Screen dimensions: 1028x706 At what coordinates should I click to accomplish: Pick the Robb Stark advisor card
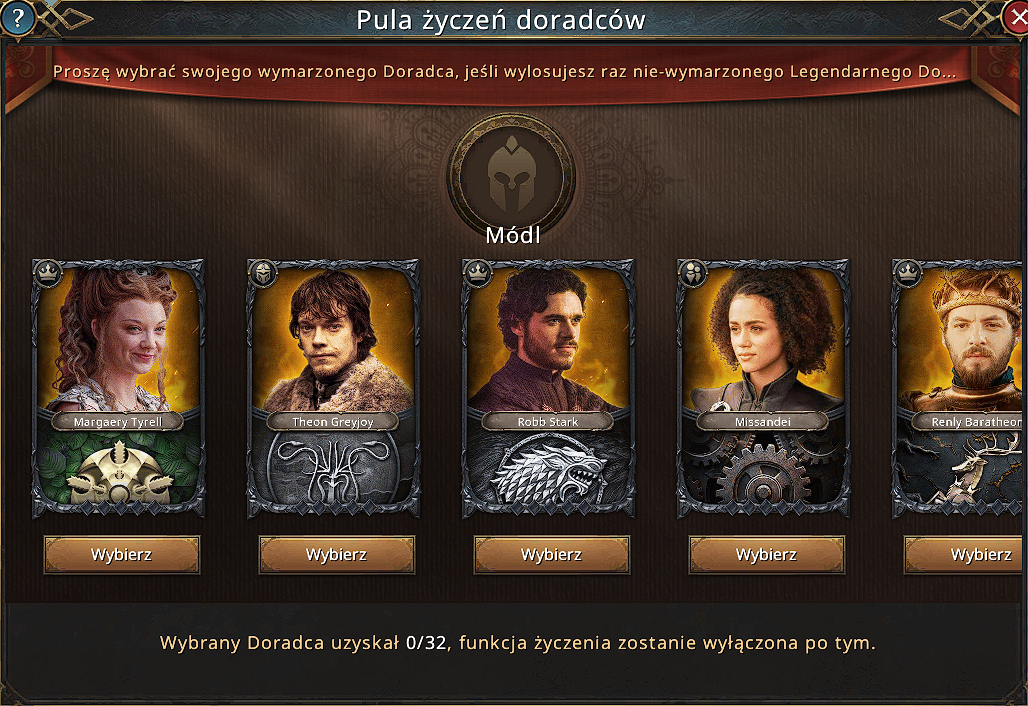(548, 388)
